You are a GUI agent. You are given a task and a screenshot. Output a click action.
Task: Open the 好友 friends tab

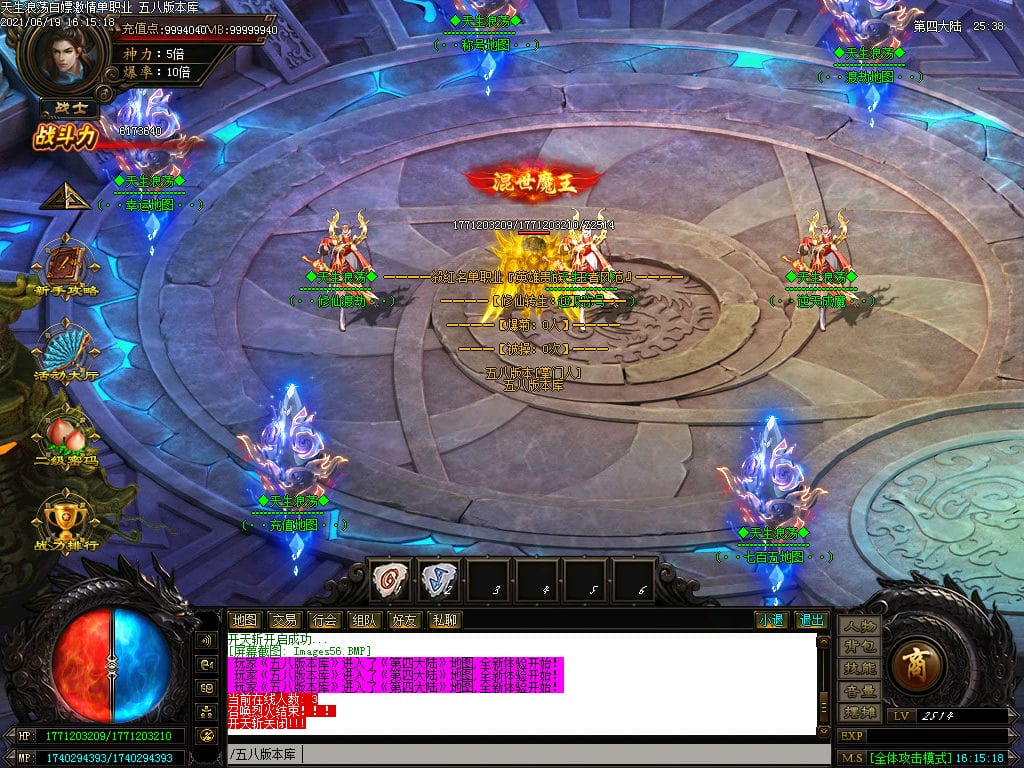coord(404,620)
